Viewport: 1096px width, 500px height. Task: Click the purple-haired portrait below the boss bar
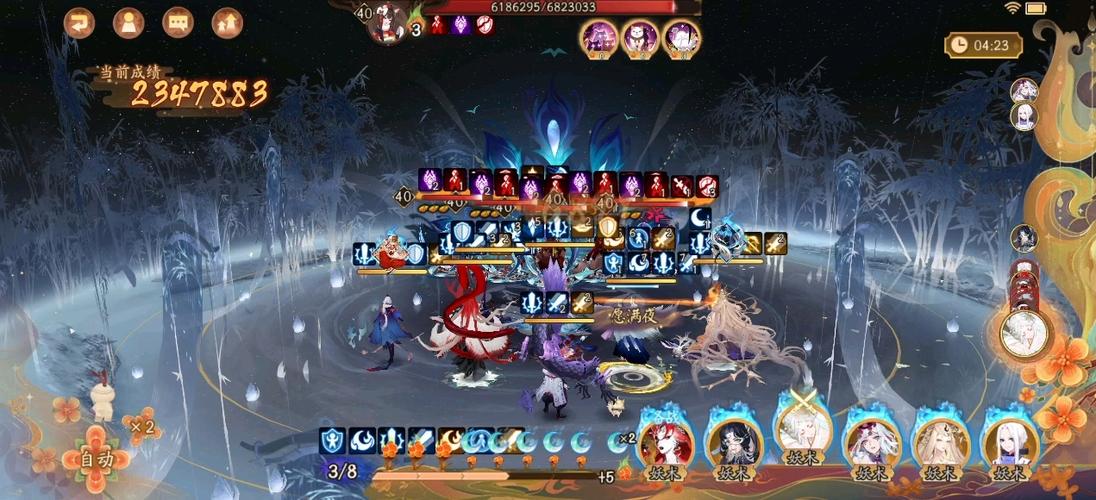click(600, 39)
